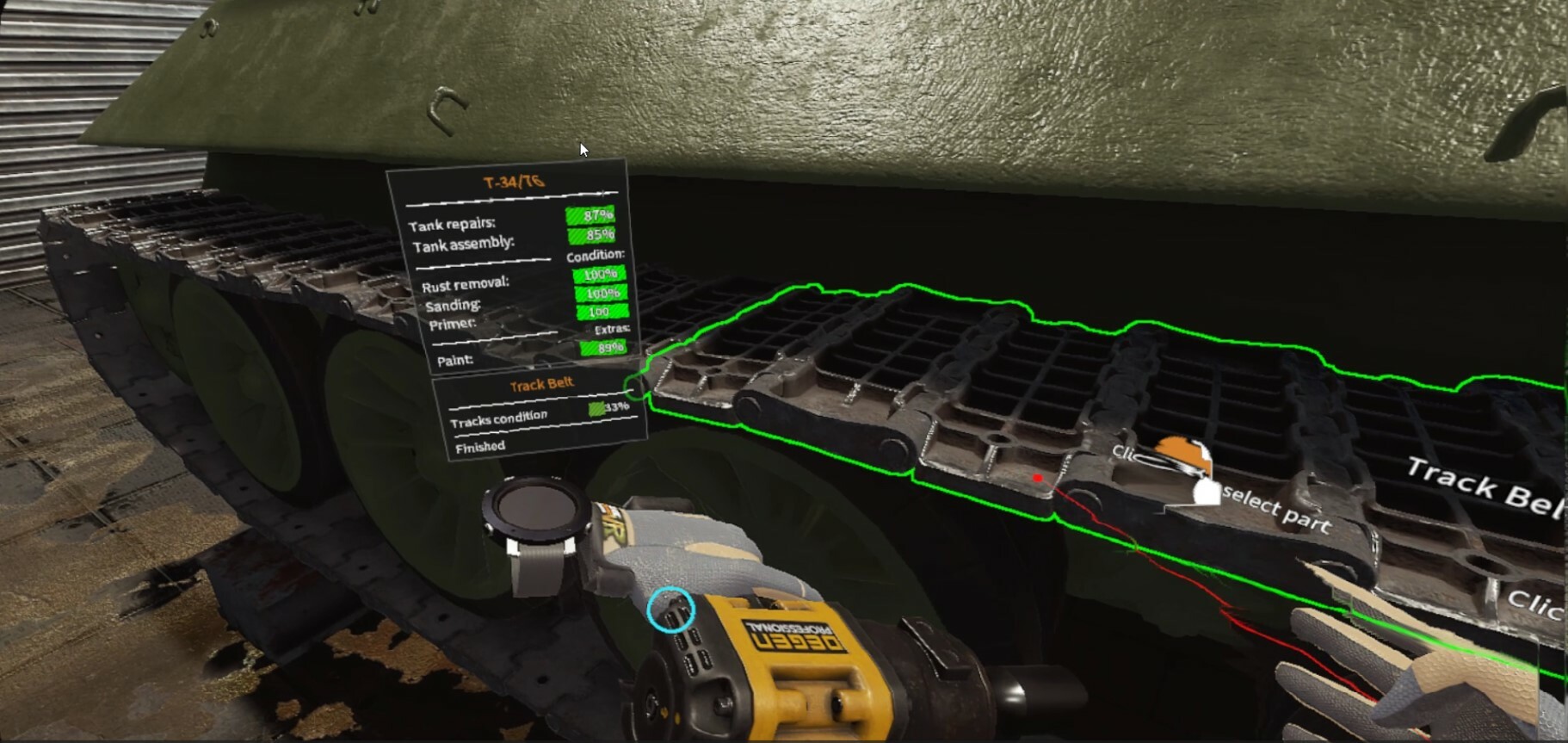Click the 'select part' prompt text
The image size is (1568, 743).
[1269, 506]
